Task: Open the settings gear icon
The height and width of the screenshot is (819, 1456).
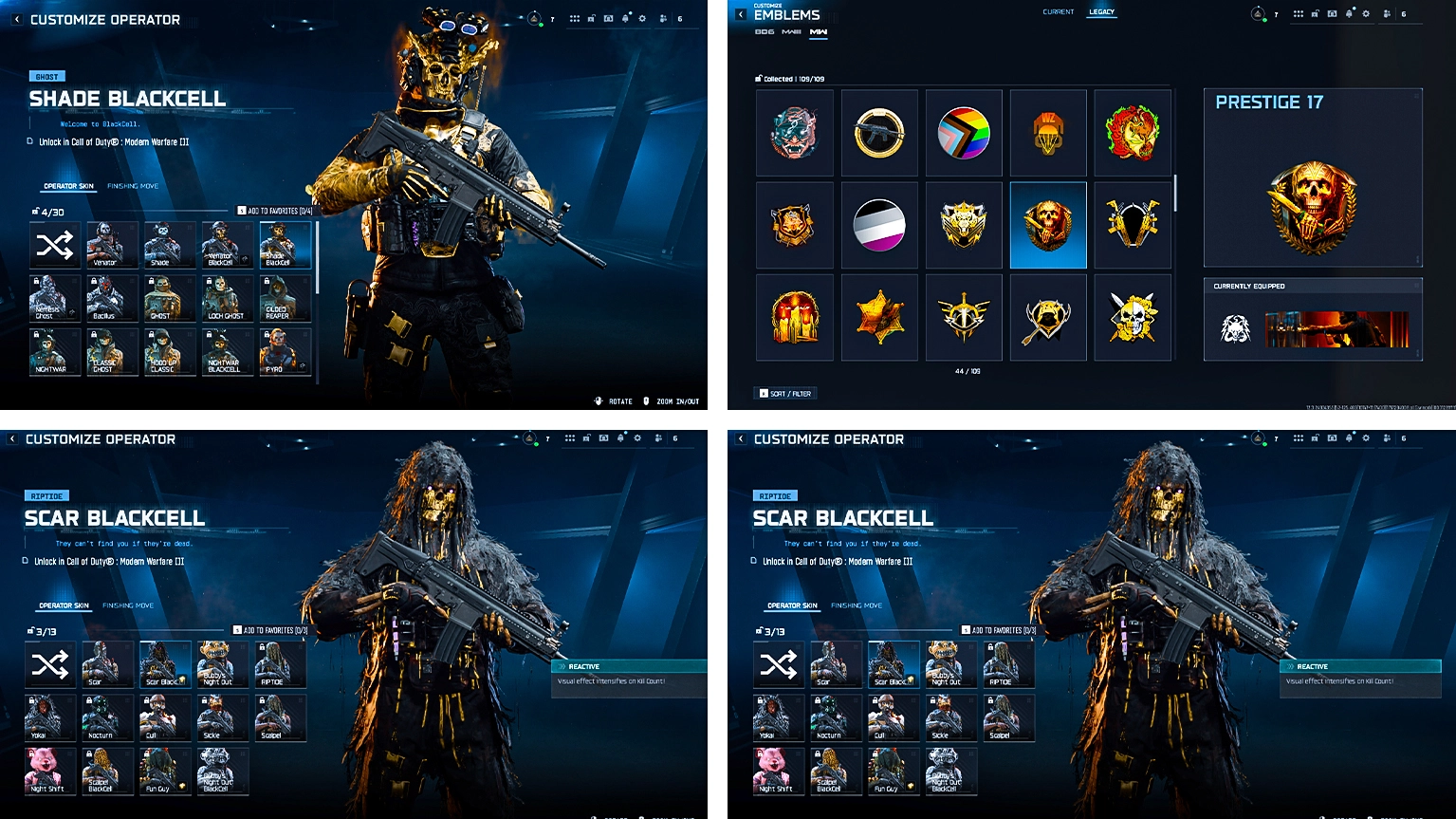Action: (x=642, y=17)
